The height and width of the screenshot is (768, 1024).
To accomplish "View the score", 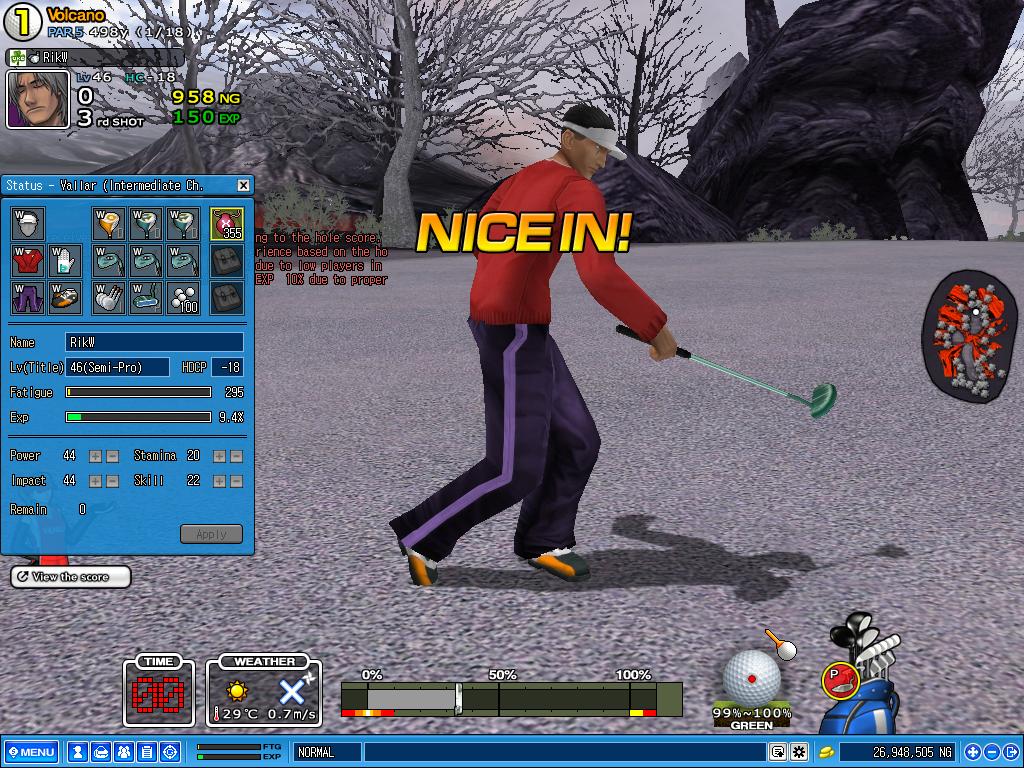I will [71, 577].
